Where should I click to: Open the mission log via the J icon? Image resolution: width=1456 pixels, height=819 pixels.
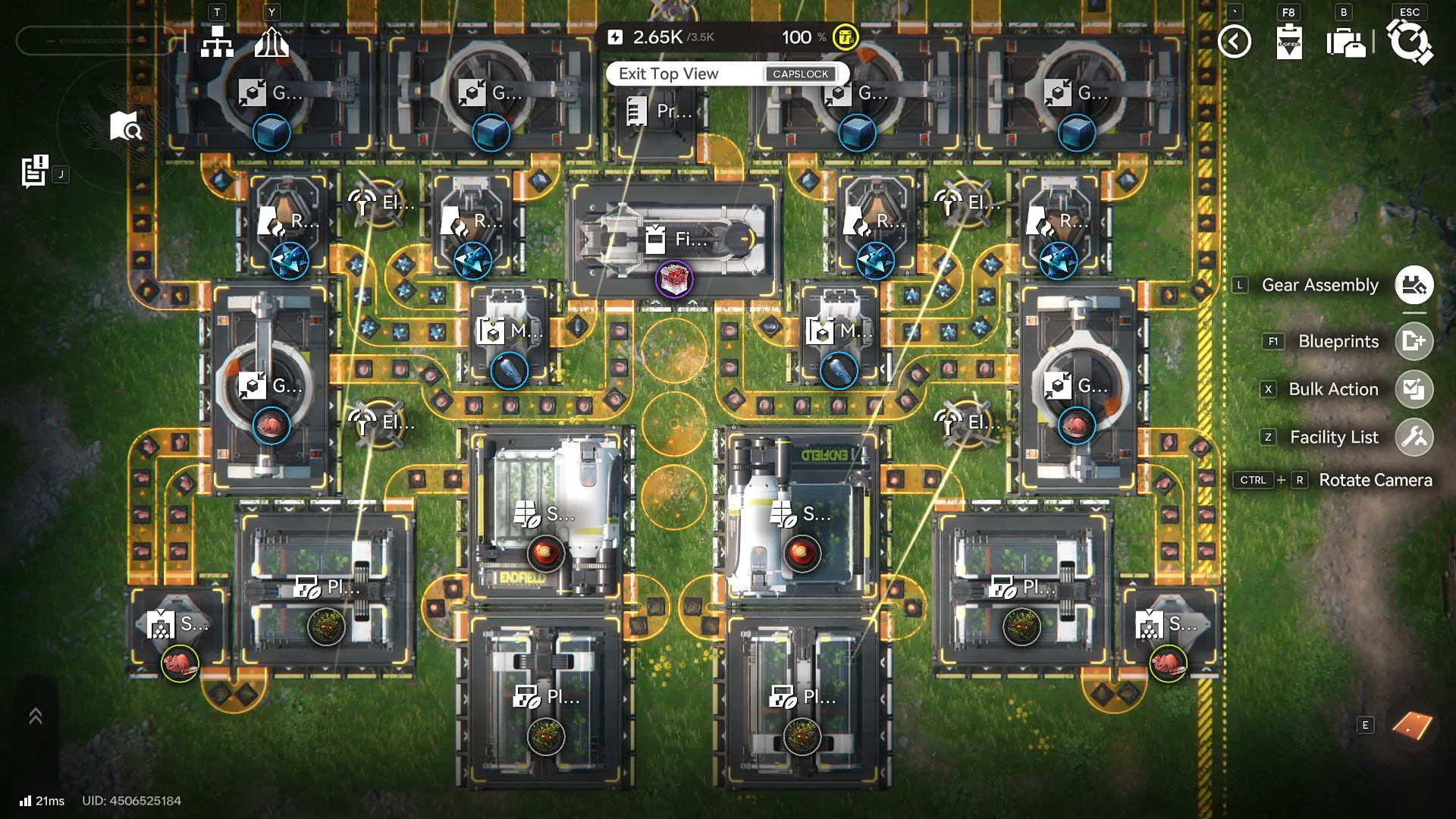[x=33, y=173]
